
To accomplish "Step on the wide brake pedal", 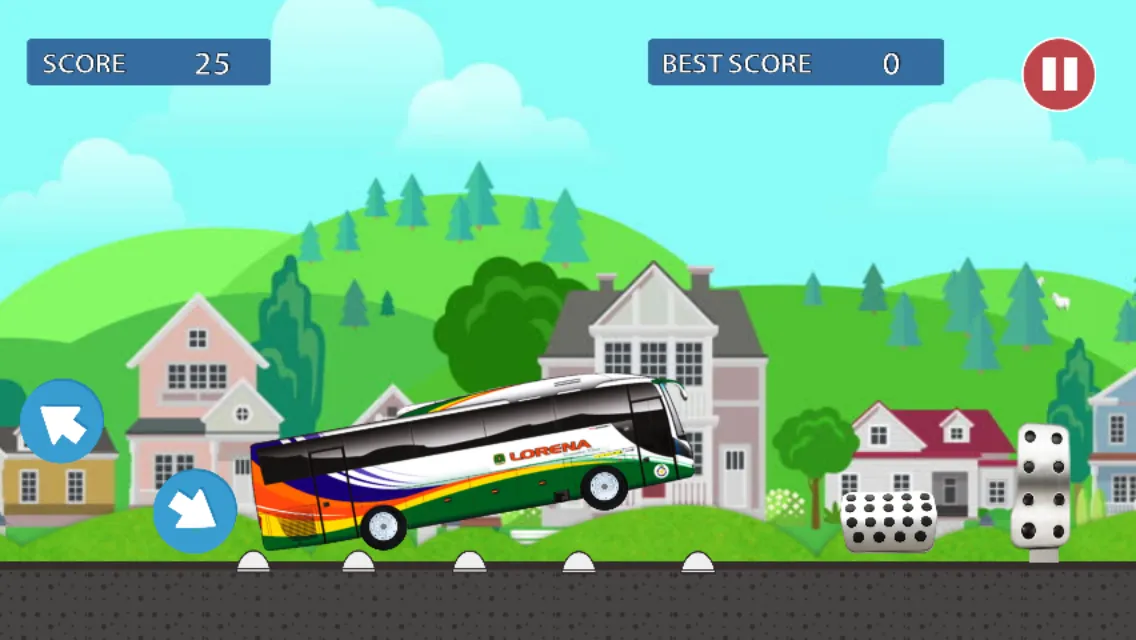I will coord(888,521).
